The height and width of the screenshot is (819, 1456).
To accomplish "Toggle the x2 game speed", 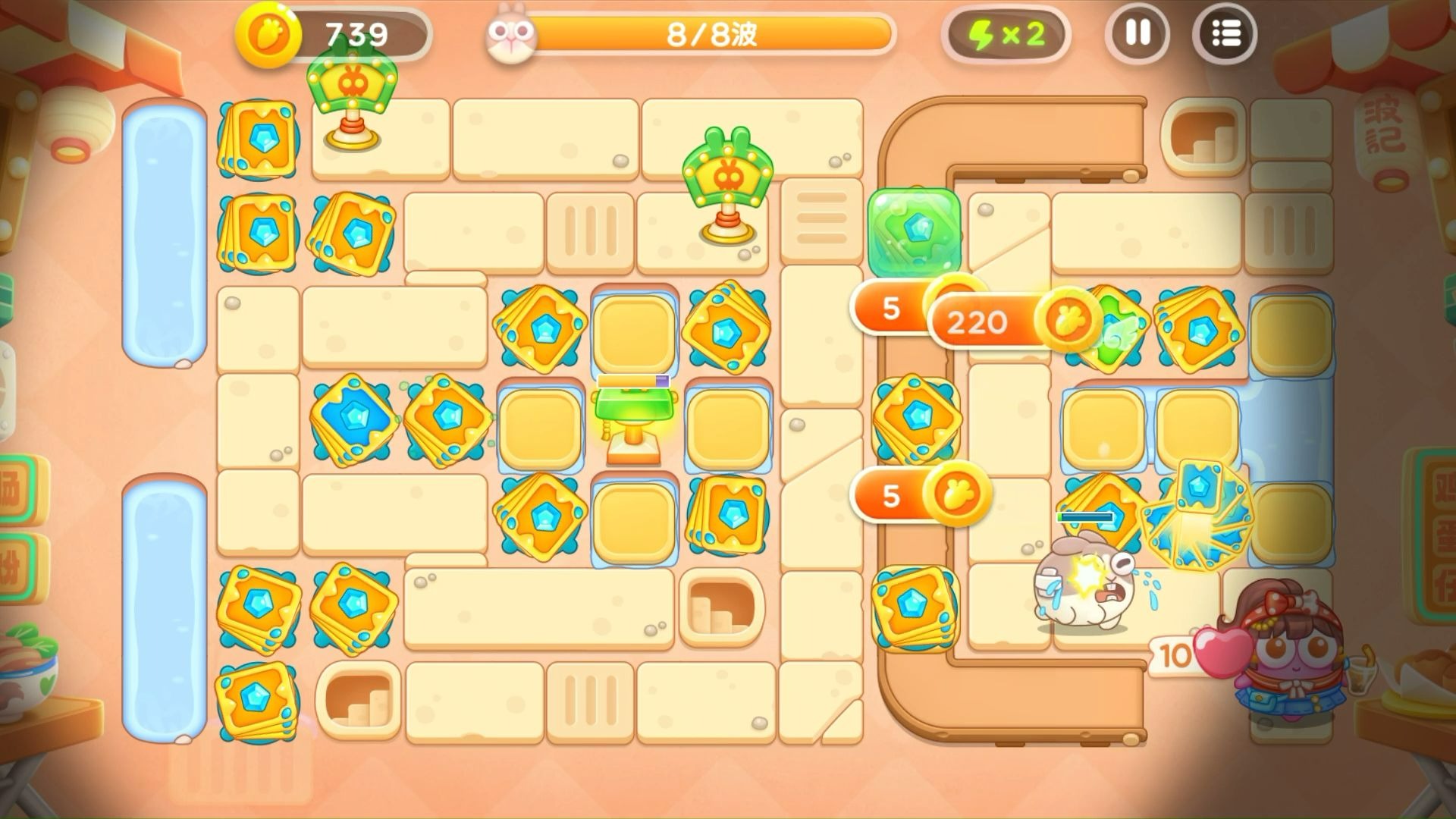I will click(1006, 35).
